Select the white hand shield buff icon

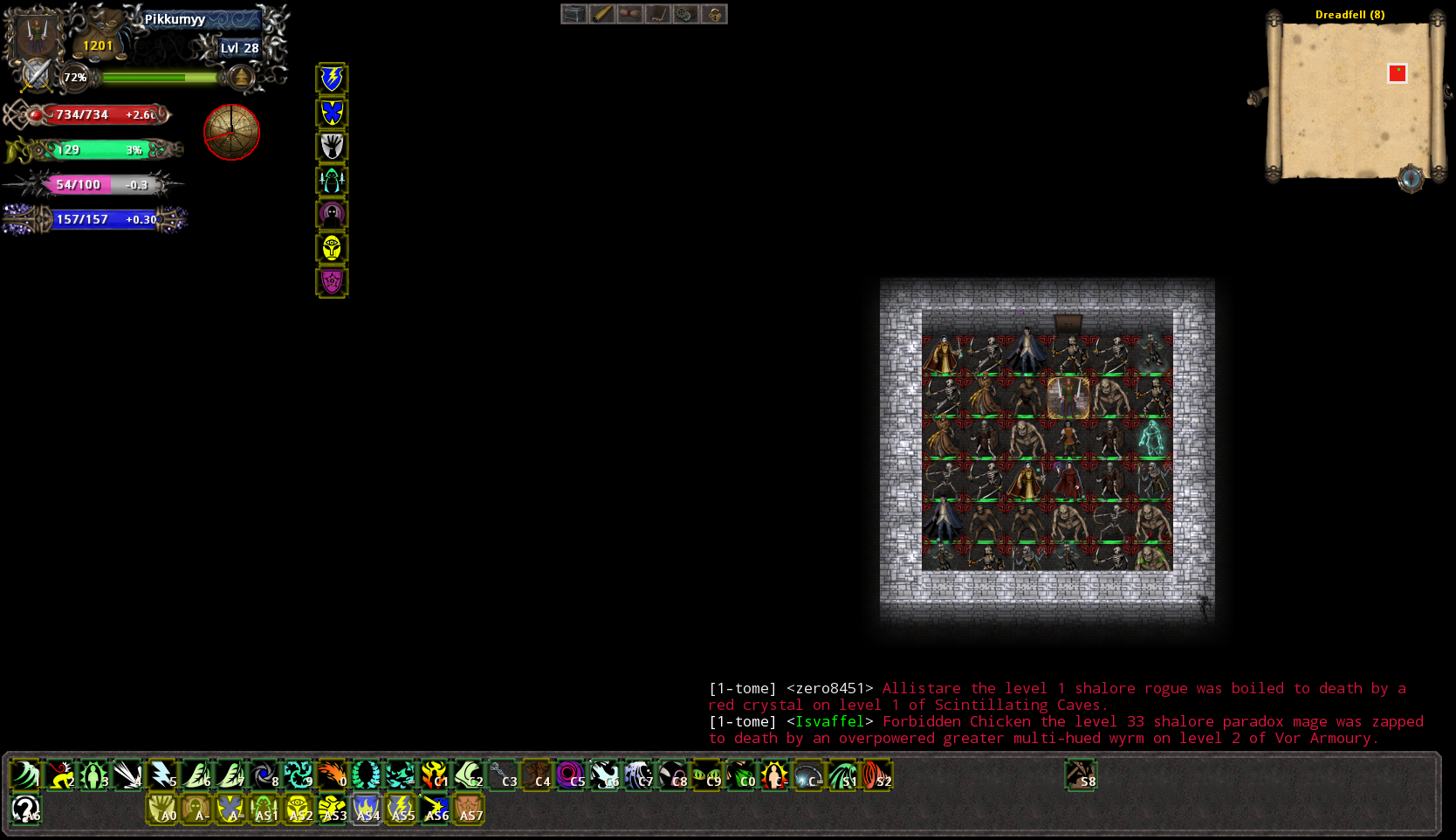tap(332, 147)
